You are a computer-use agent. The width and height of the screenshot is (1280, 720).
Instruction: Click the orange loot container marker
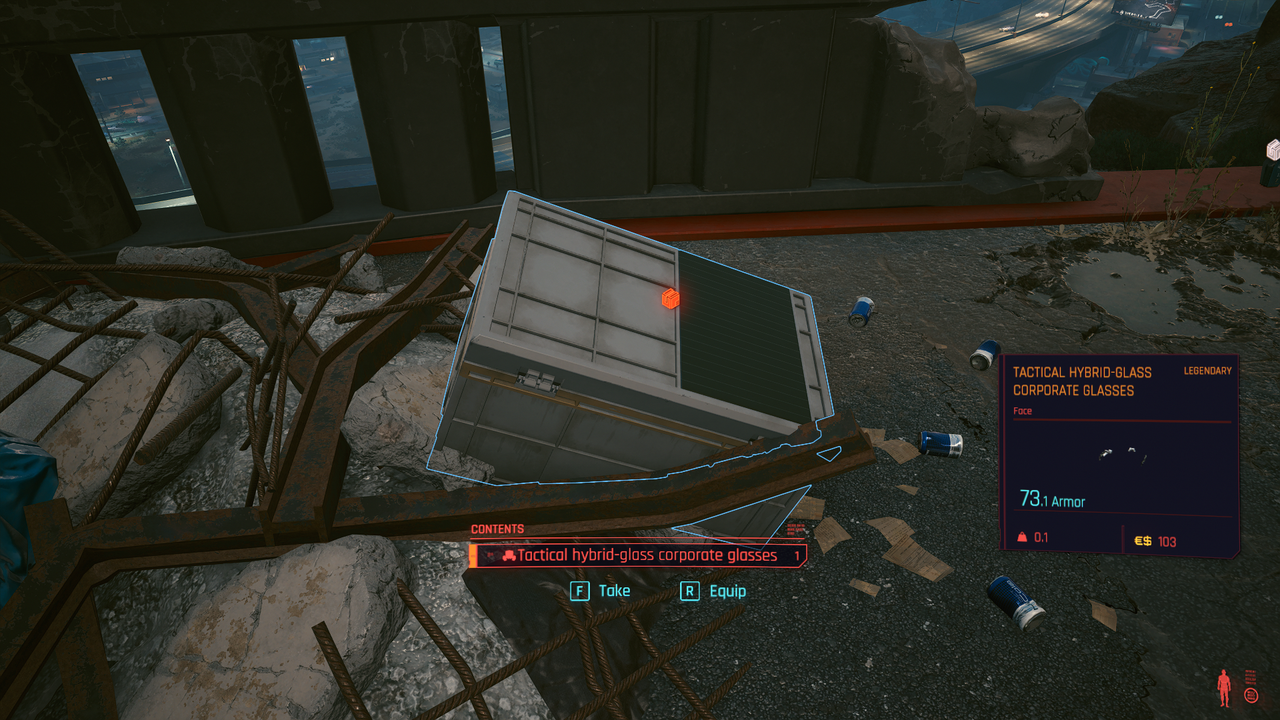tap(670, 298)
